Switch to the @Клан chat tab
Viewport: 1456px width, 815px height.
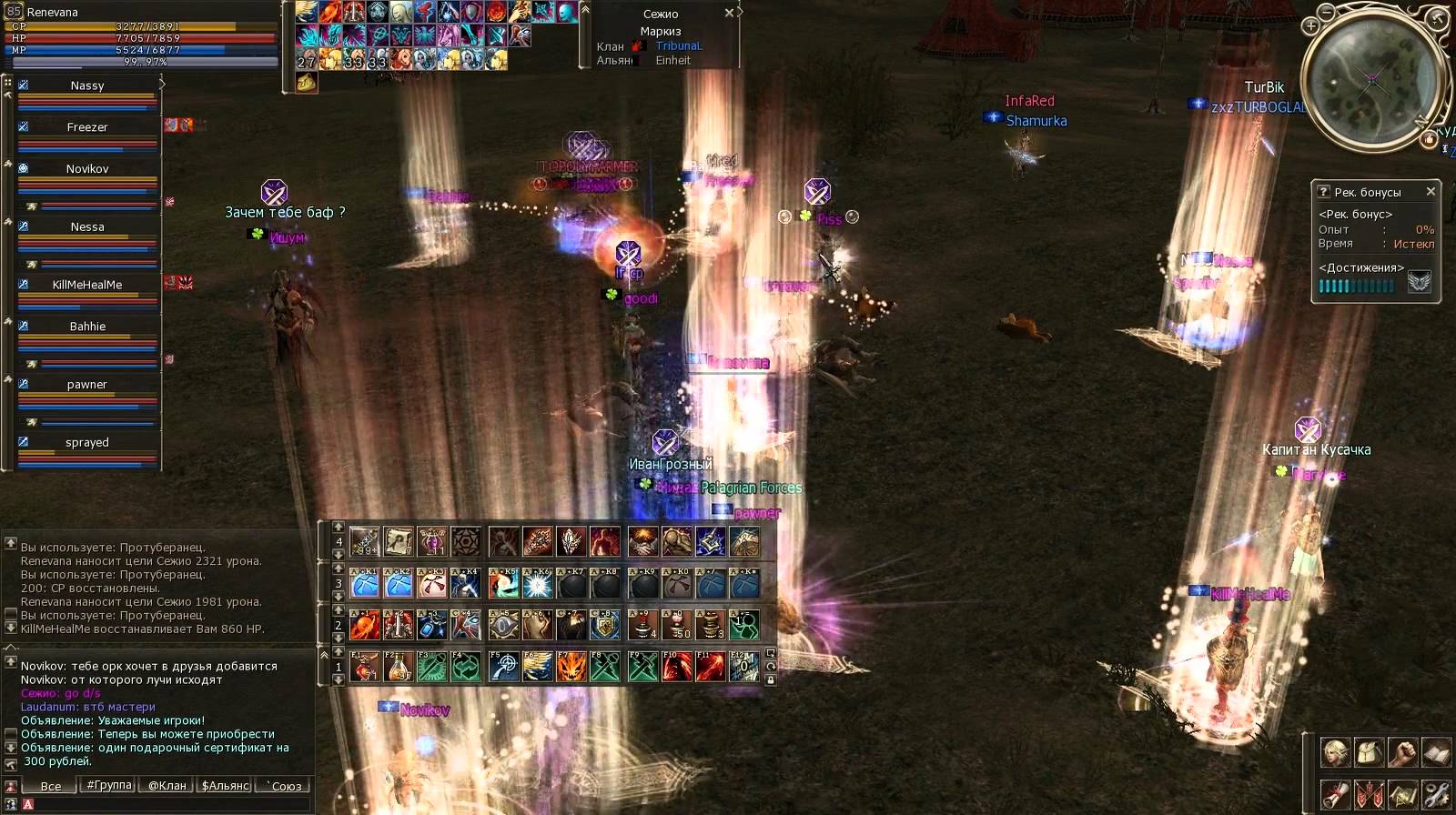(x=167, y=786)
